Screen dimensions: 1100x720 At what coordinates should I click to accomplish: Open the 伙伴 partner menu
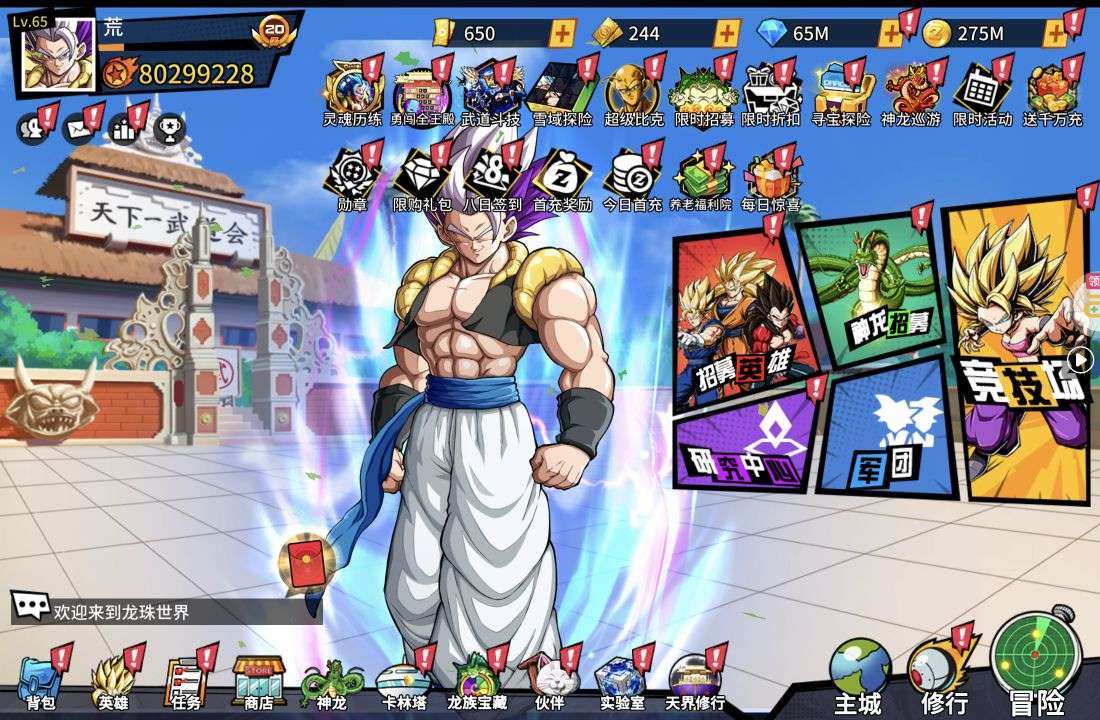tap(549, 682)
